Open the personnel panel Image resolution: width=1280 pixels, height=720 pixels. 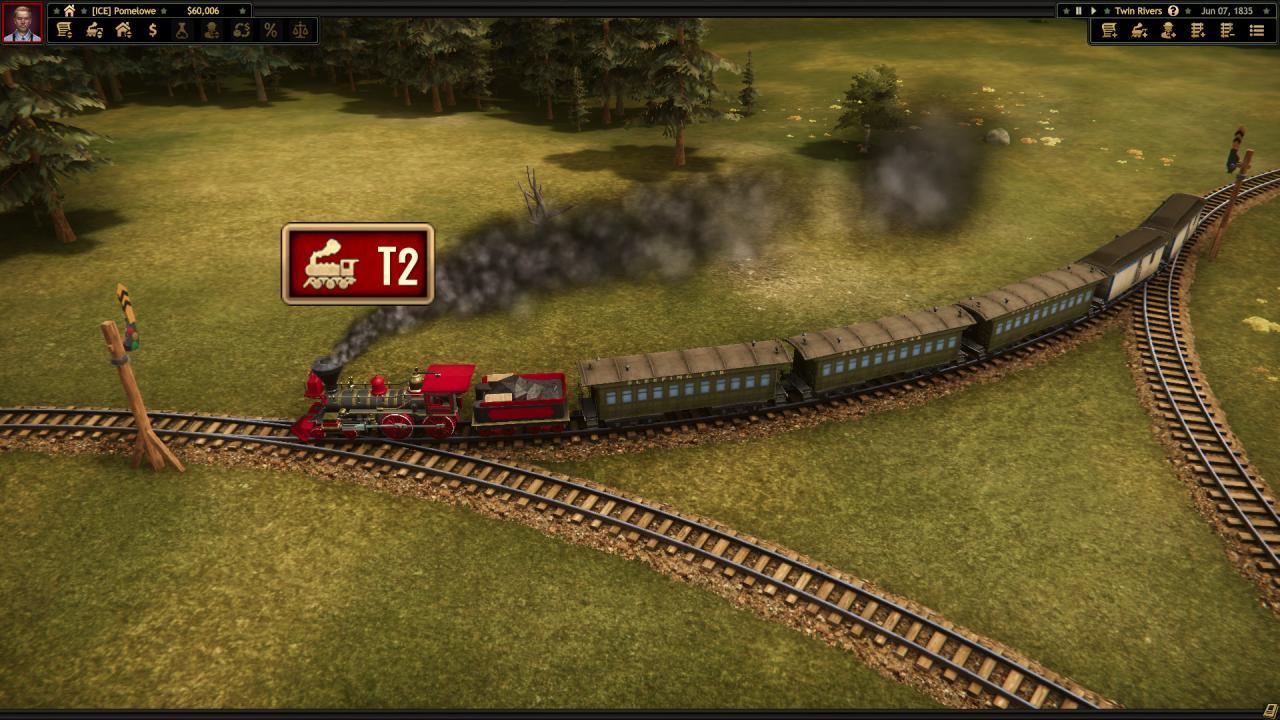[210, 30]
